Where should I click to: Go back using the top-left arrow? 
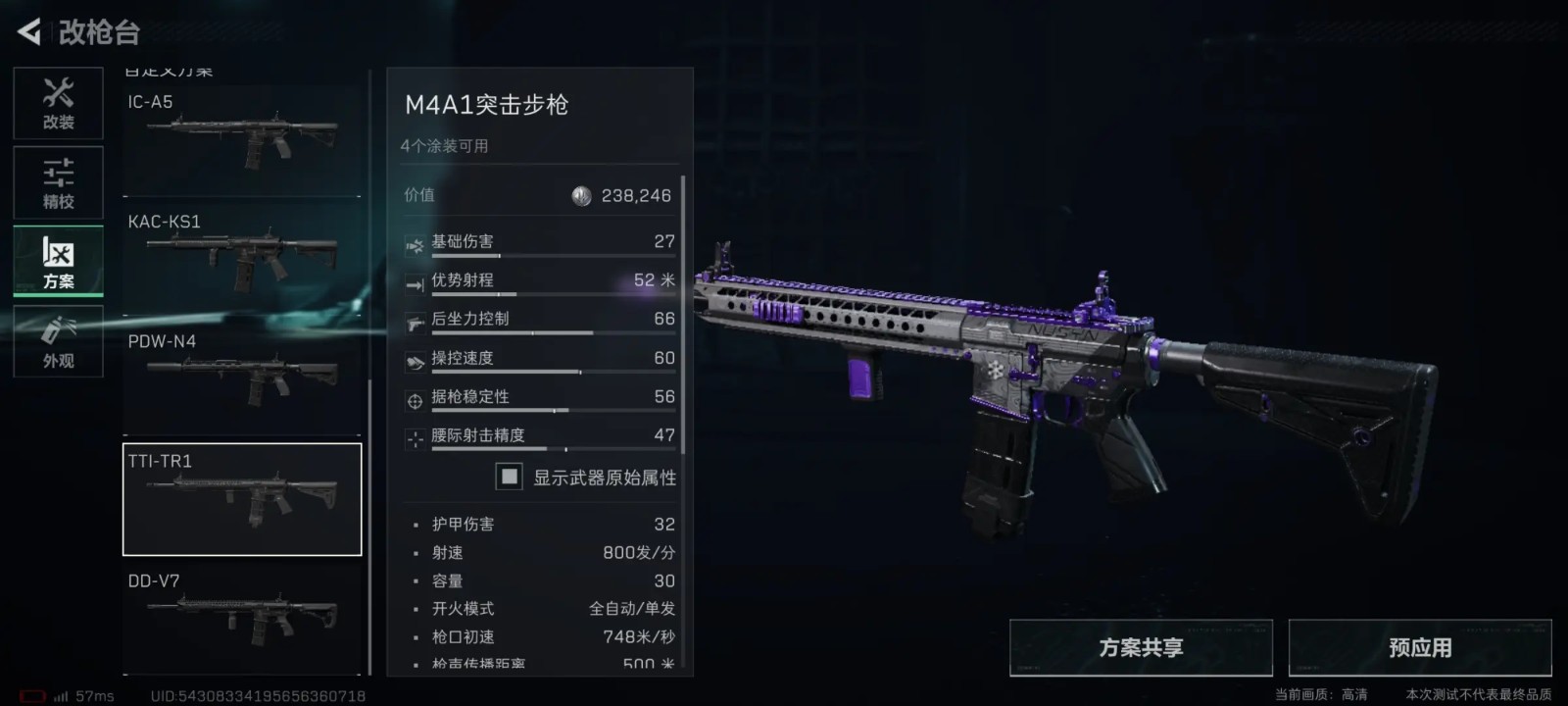click(29, 32)
